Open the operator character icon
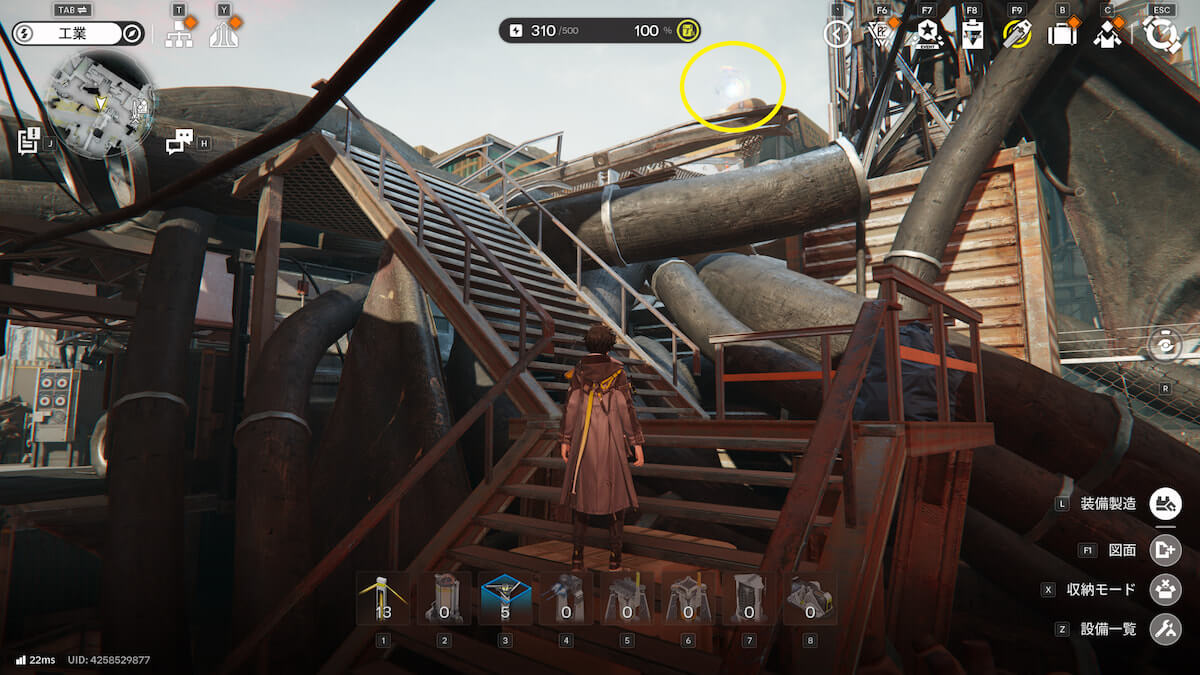Viewport: 1200px width, 675px height. pos(1106,35)
